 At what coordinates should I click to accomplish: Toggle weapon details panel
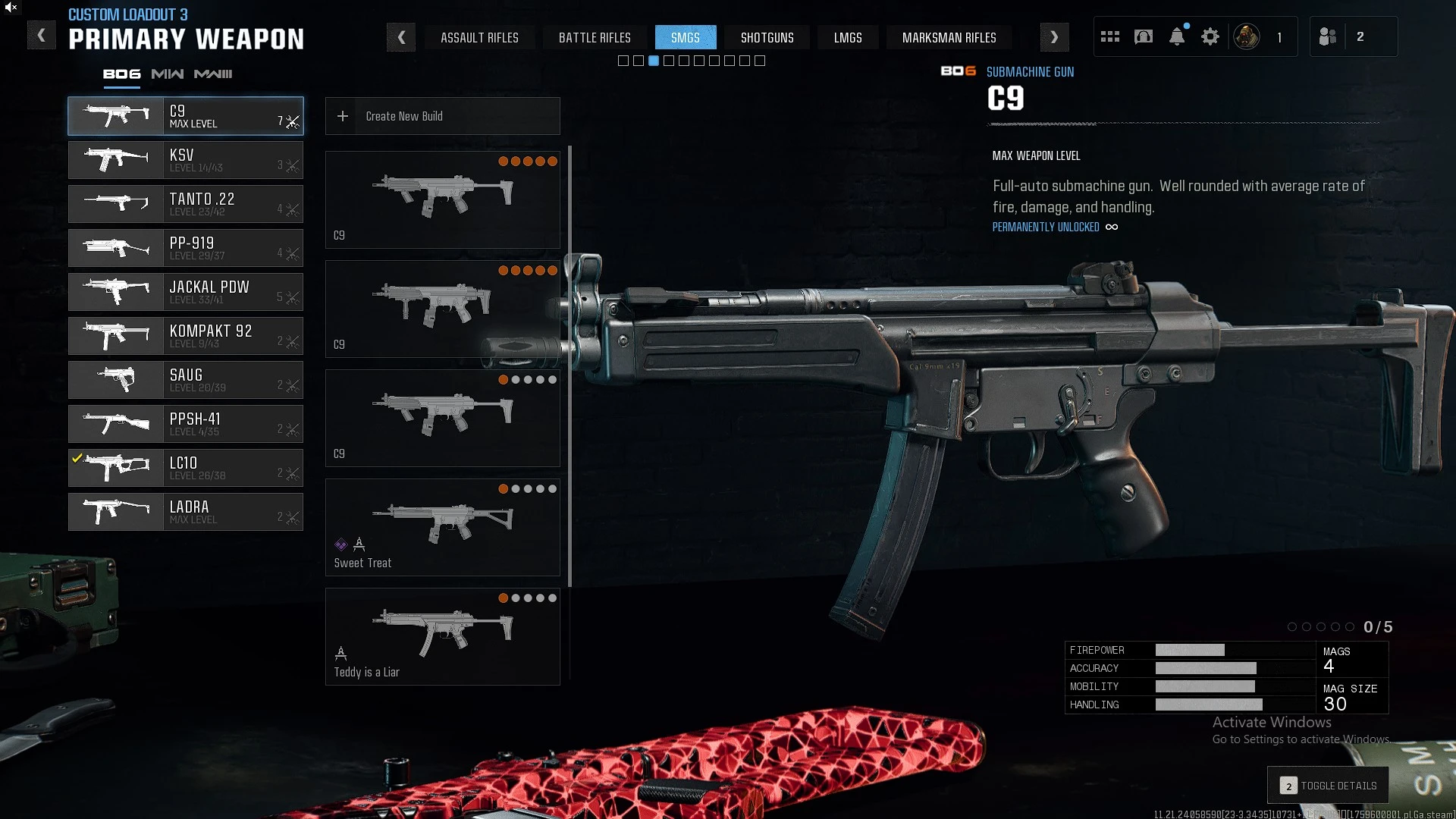click(x=1329, y=786)
